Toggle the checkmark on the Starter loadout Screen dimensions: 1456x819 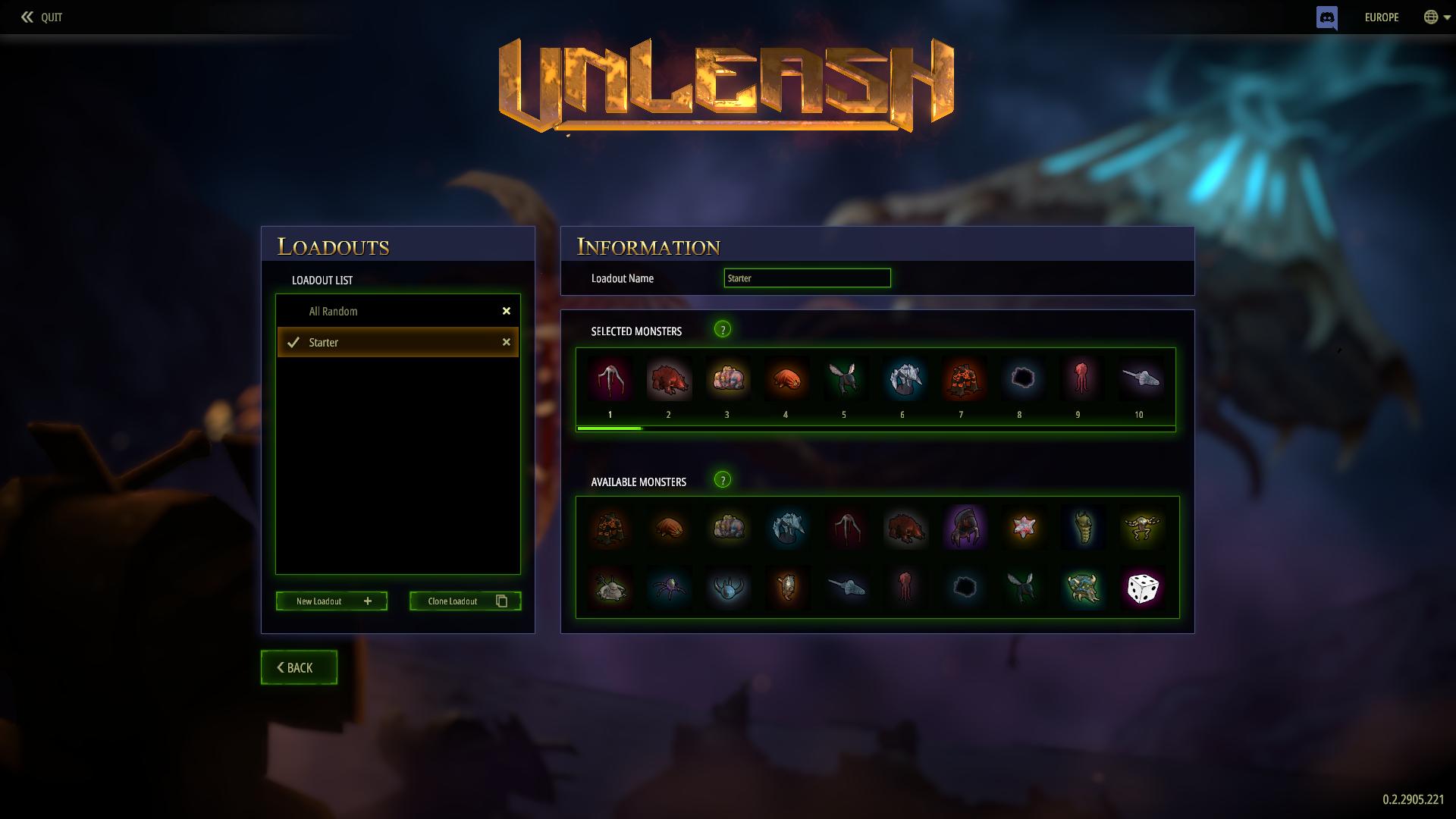[293, 342]
